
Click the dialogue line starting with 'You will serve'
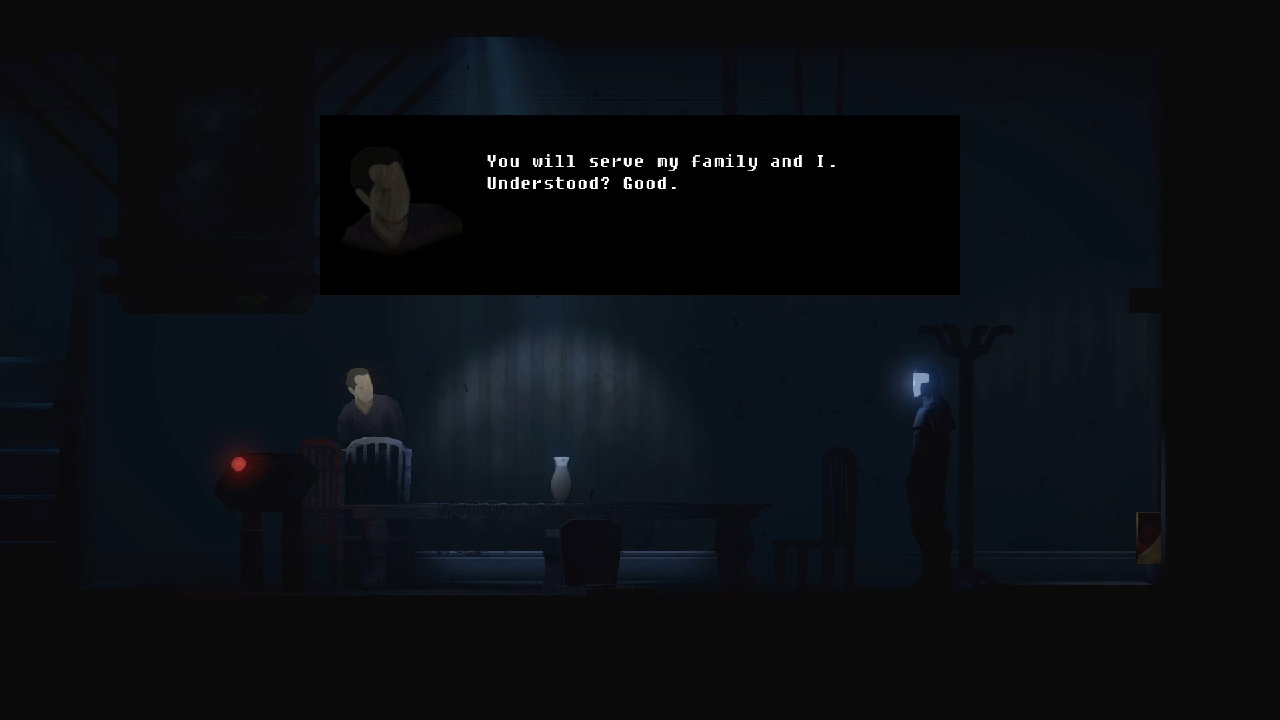662,161
